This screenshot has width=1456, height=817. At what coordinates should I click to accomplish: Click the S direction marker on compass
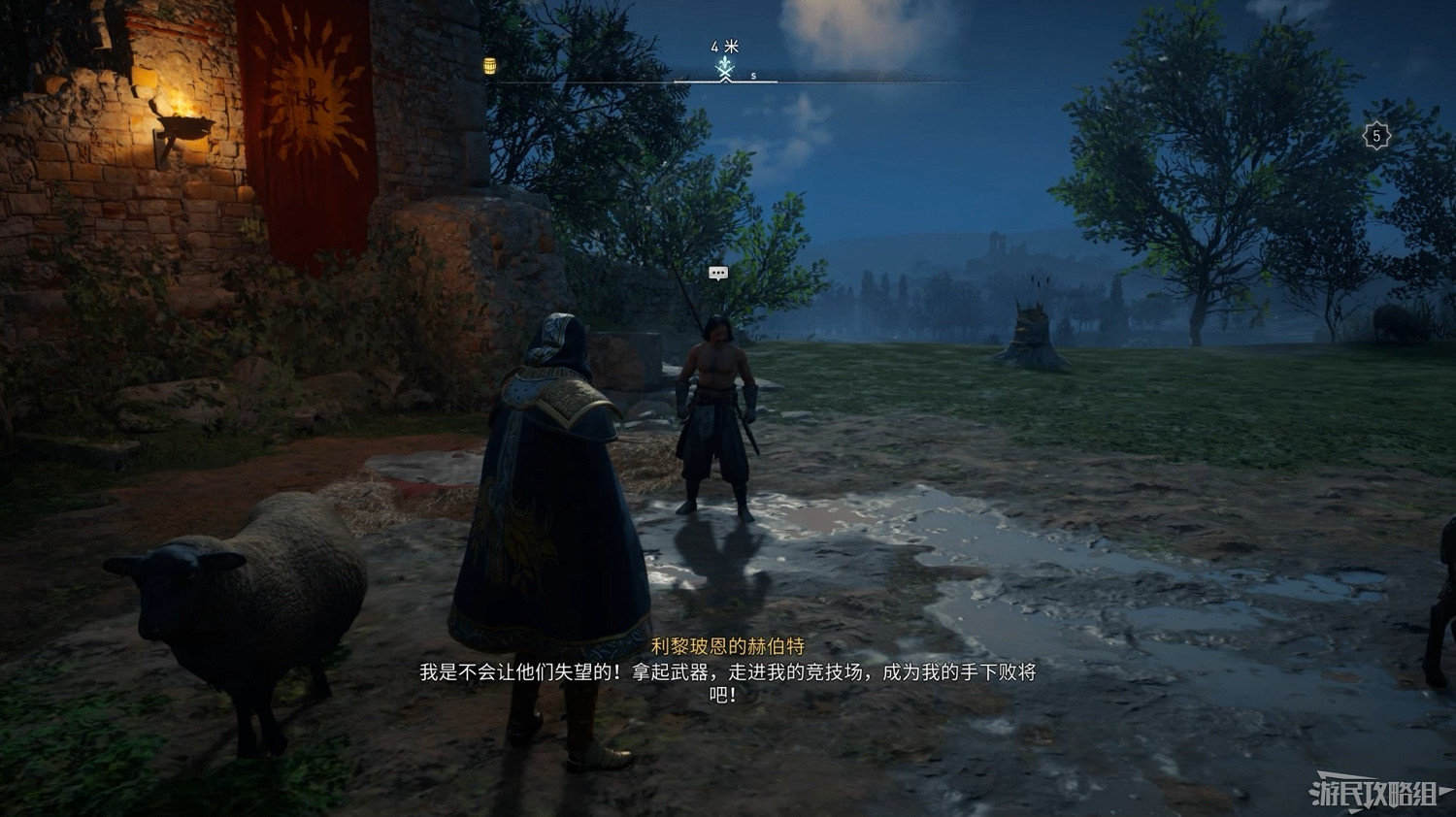point(753,75)
